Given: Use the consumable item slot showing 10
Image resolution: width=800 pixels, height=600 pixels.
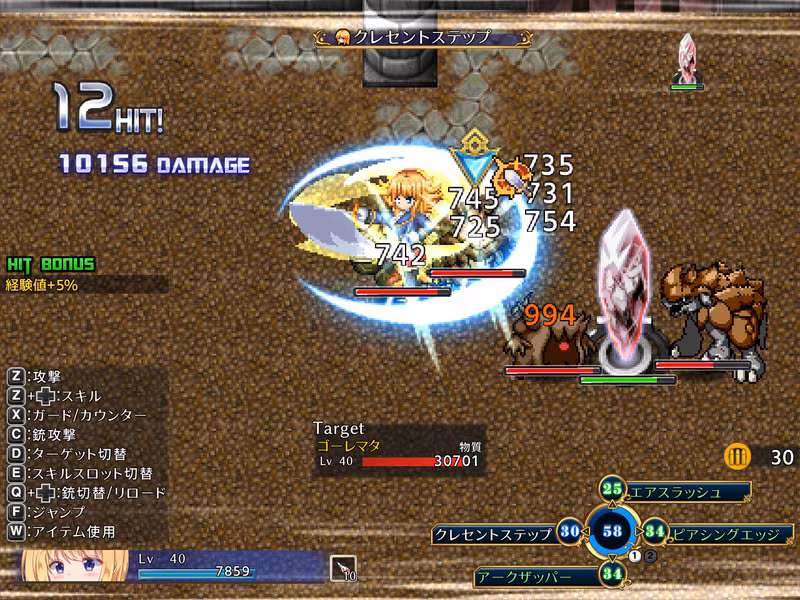Looking at the screenshot, I should [343, 569].
